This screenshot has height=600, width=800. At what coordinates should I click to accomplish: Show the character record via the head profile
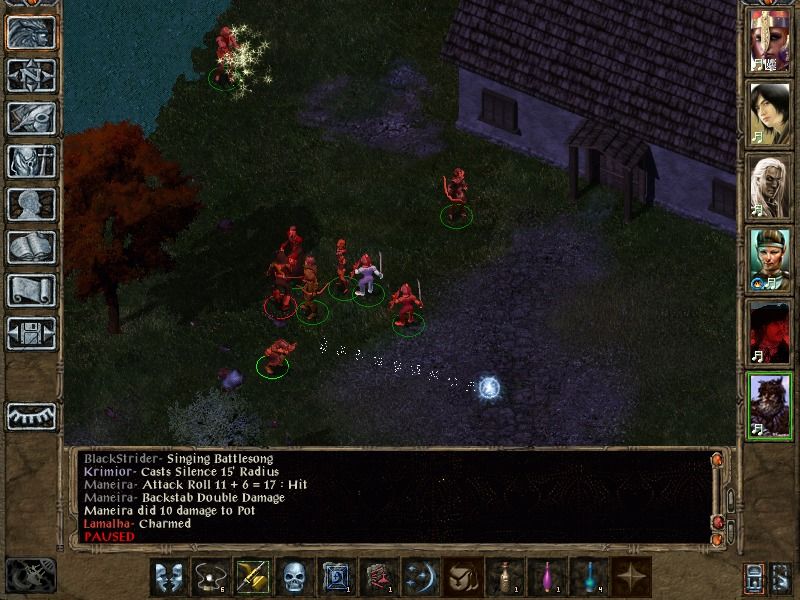pos(31,204)
